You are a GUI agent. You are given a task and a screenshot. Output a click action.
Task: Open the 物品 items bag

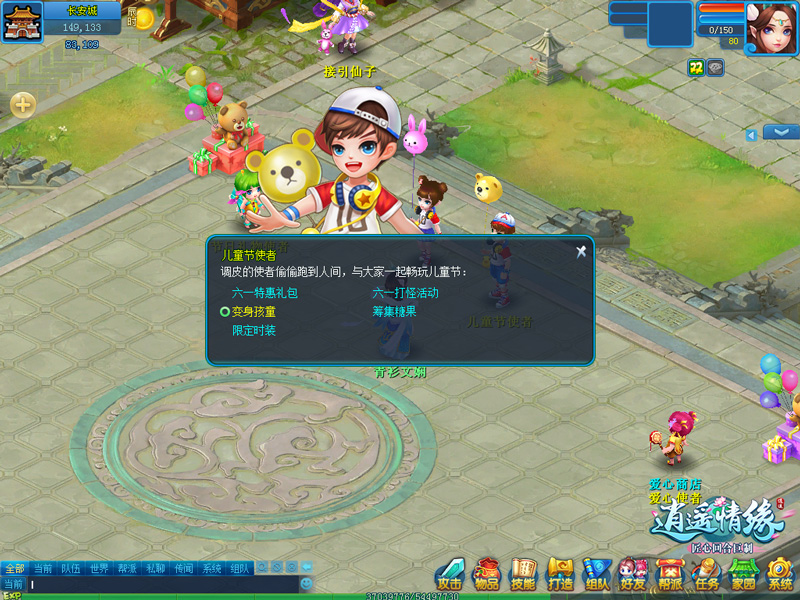point(486,574)
